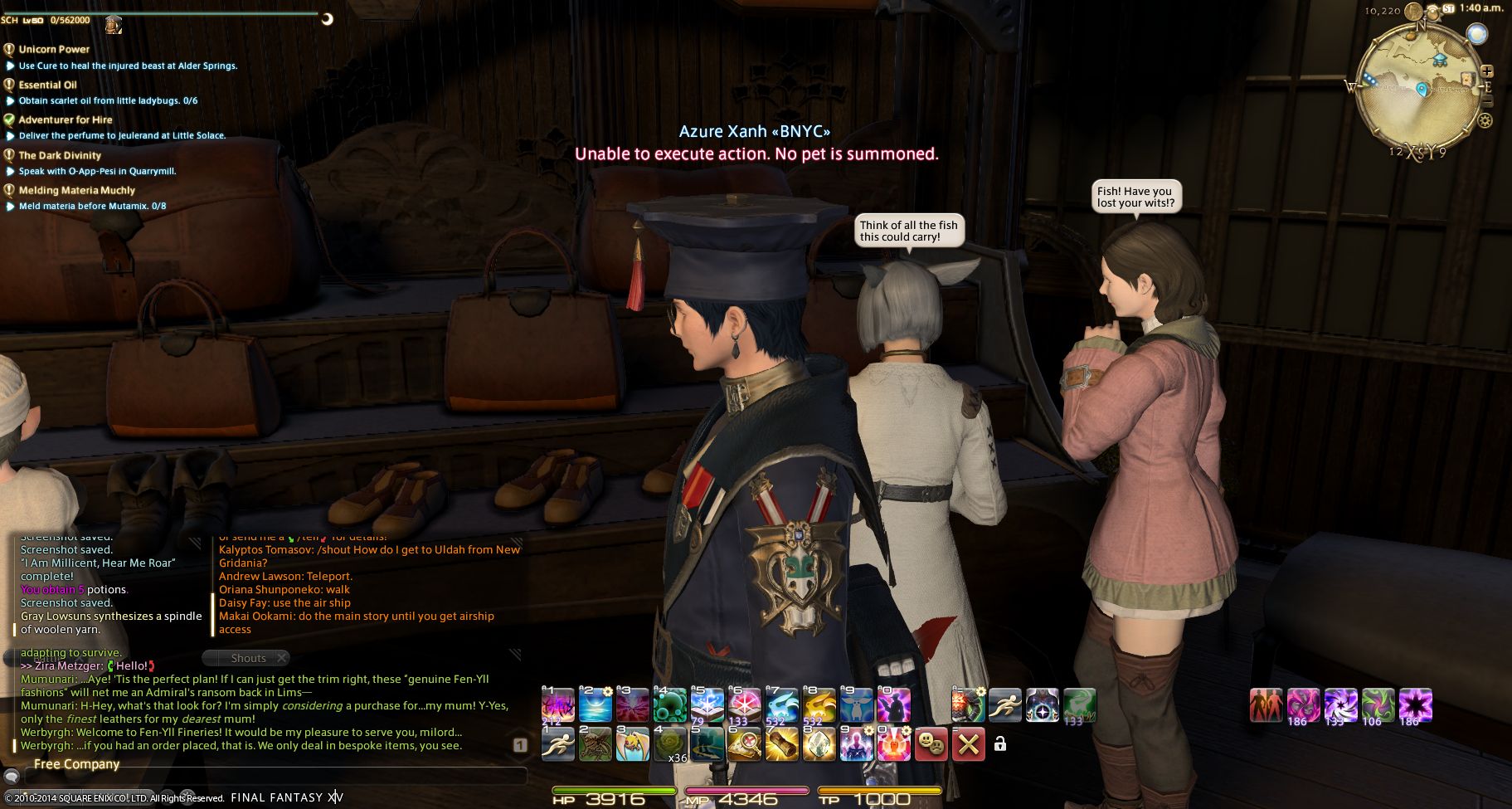Toggle the hotbar padlock
Image resolution: width=1512 pixels, height=809 pixels.
pos(1000,744)
